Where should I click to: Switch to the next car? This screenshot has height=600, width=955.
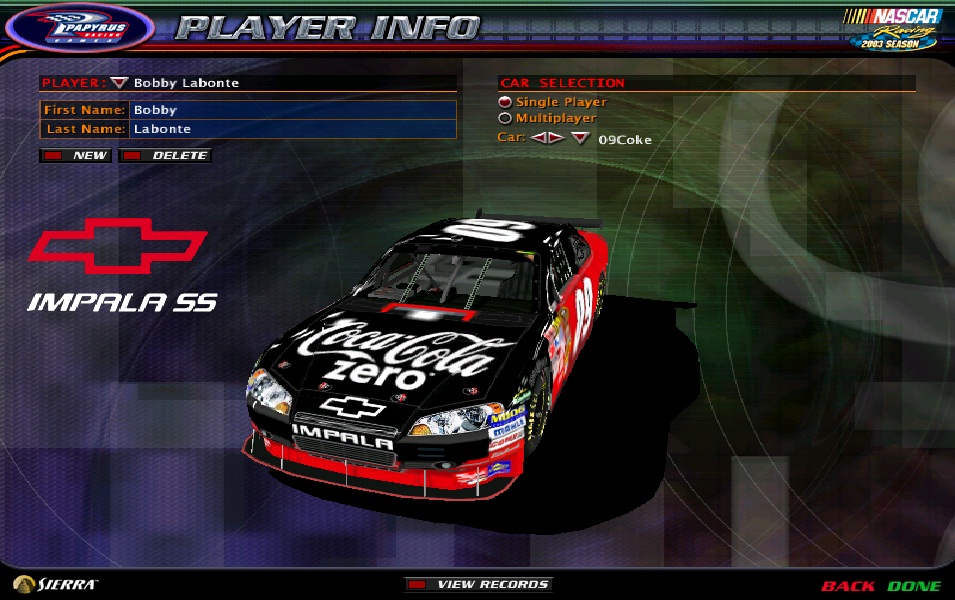[x=555, y=138]
